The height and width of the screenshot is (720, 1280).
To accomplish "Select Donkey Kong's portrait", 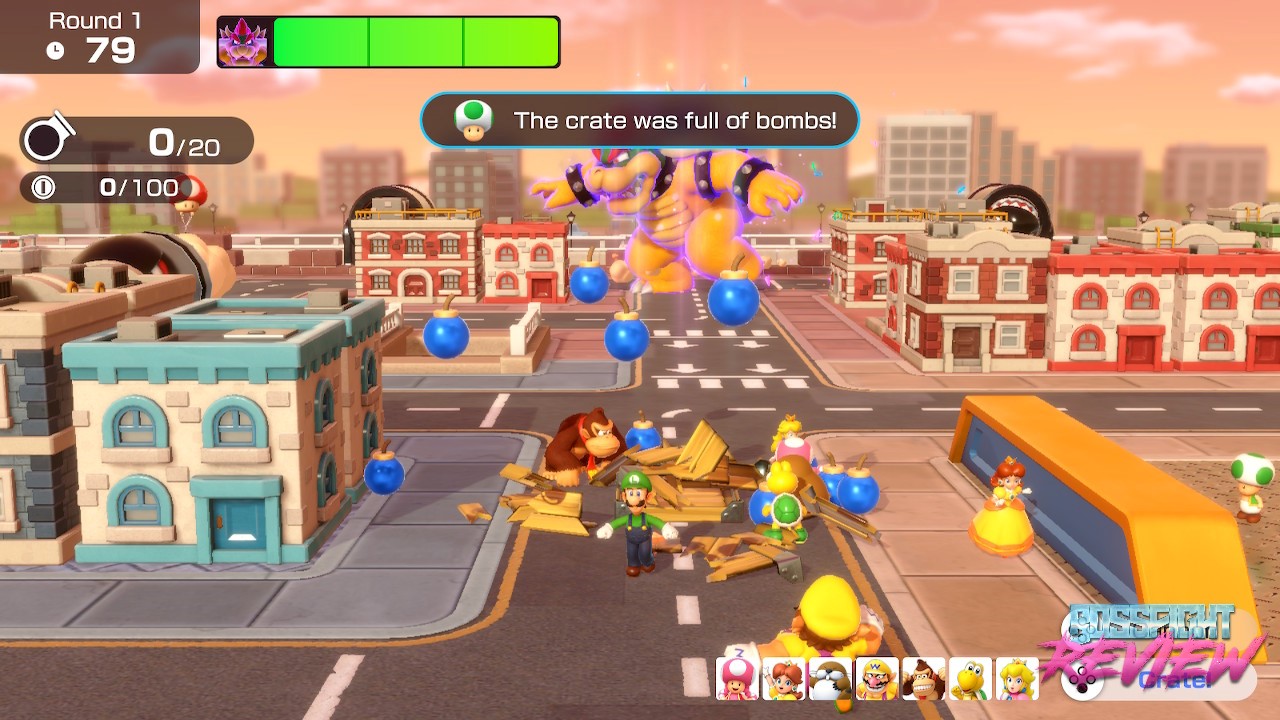I will point(923,679).
